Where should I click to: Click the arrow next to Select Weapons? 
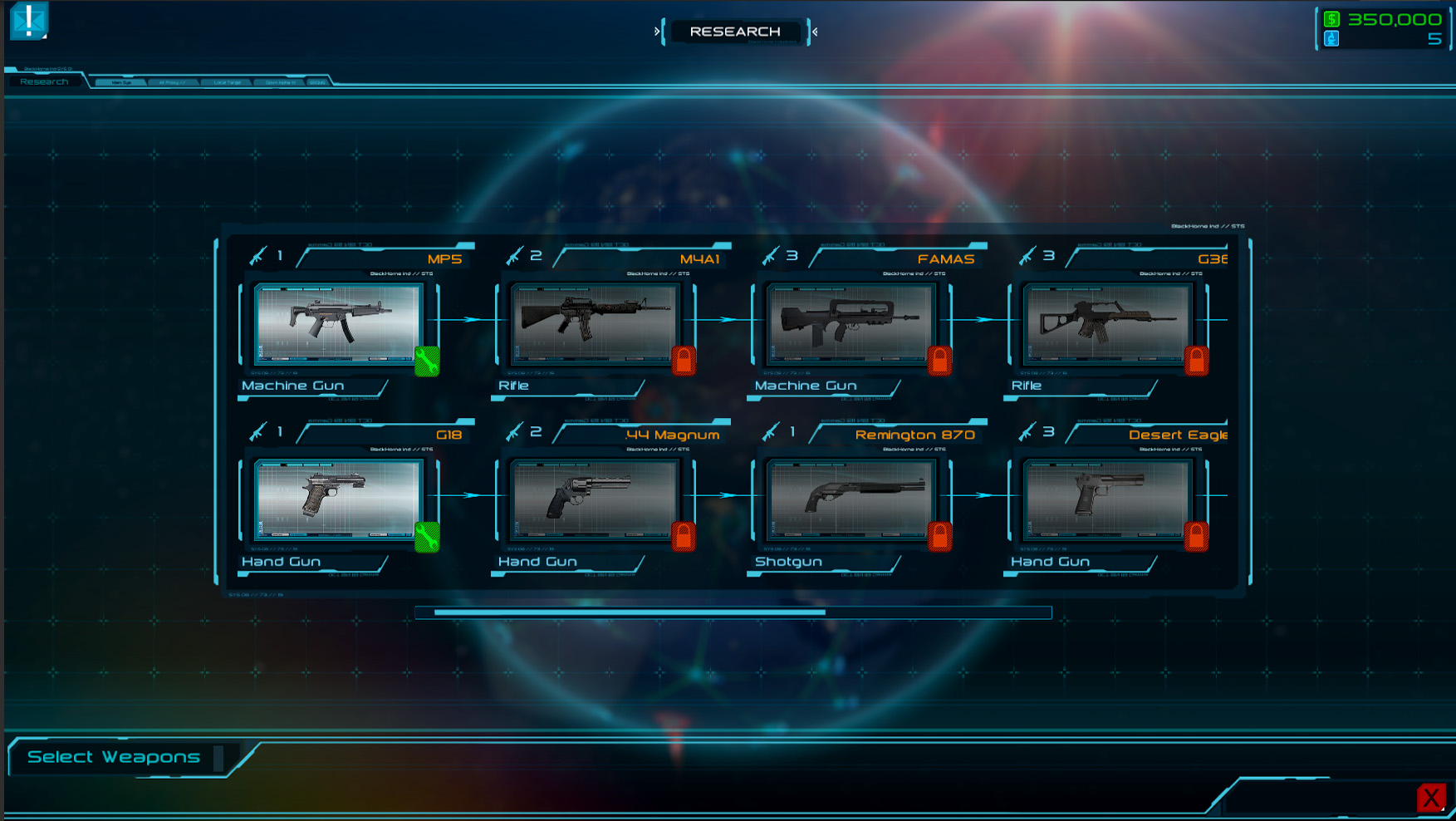click(x=220, y=757)
